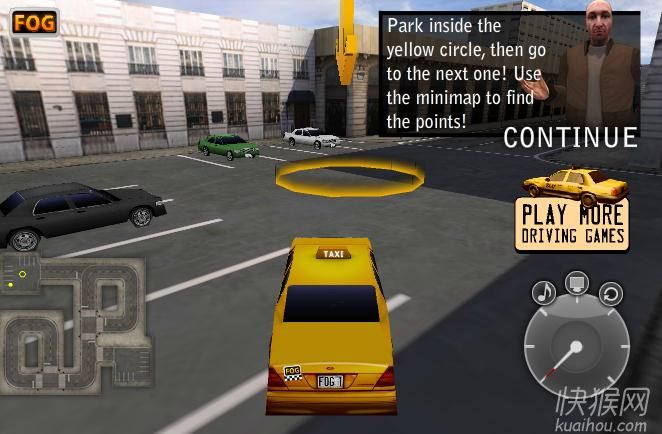
Task: Restart the level with the circular arrow
Action: click(611, 293)
